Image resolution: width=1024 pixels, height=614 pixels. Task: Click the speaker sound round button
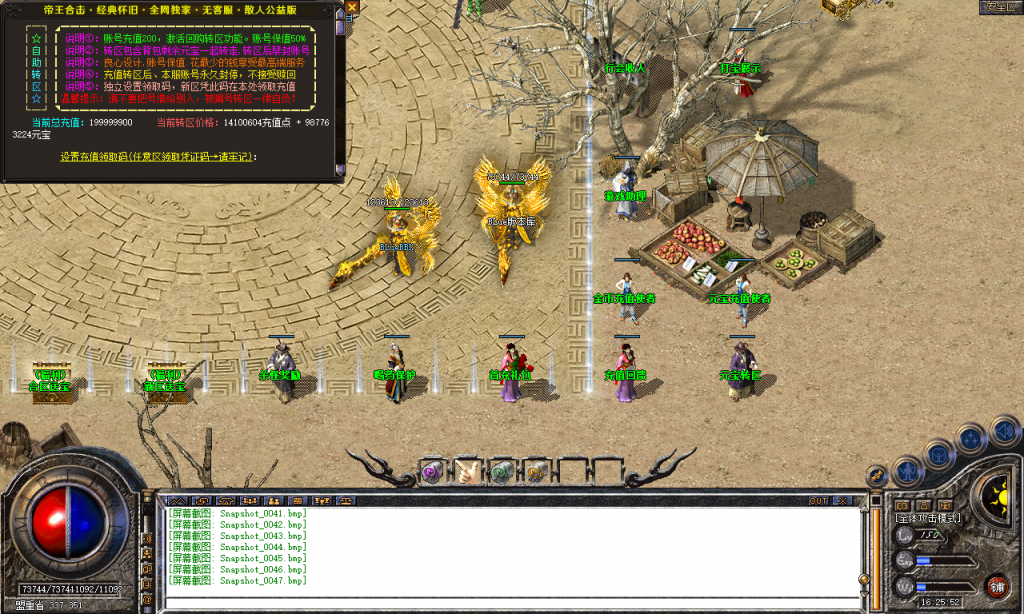pos(1002,431)
